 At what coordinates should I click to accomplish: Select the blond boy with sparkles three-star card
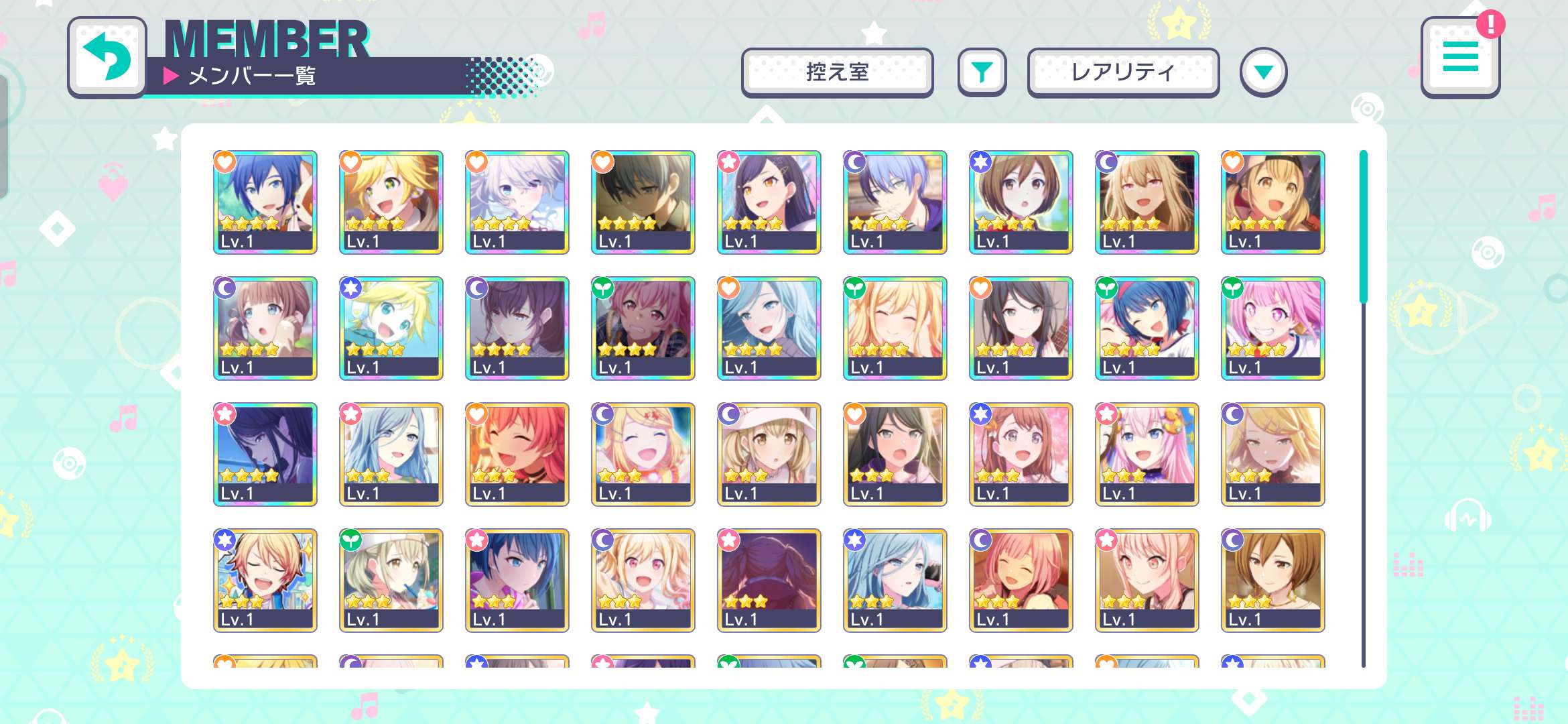tap(265, 580)
